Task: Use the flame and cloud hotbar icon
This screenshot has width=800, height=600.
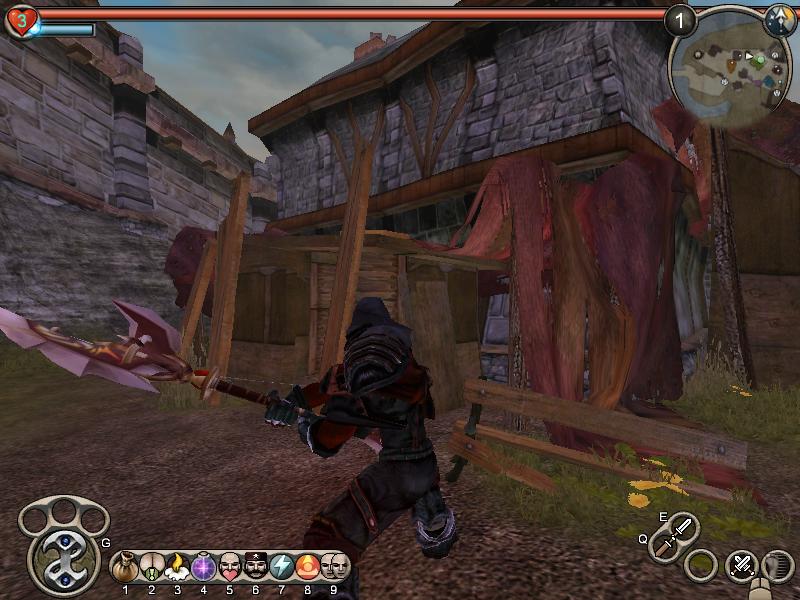Action: 178,566
